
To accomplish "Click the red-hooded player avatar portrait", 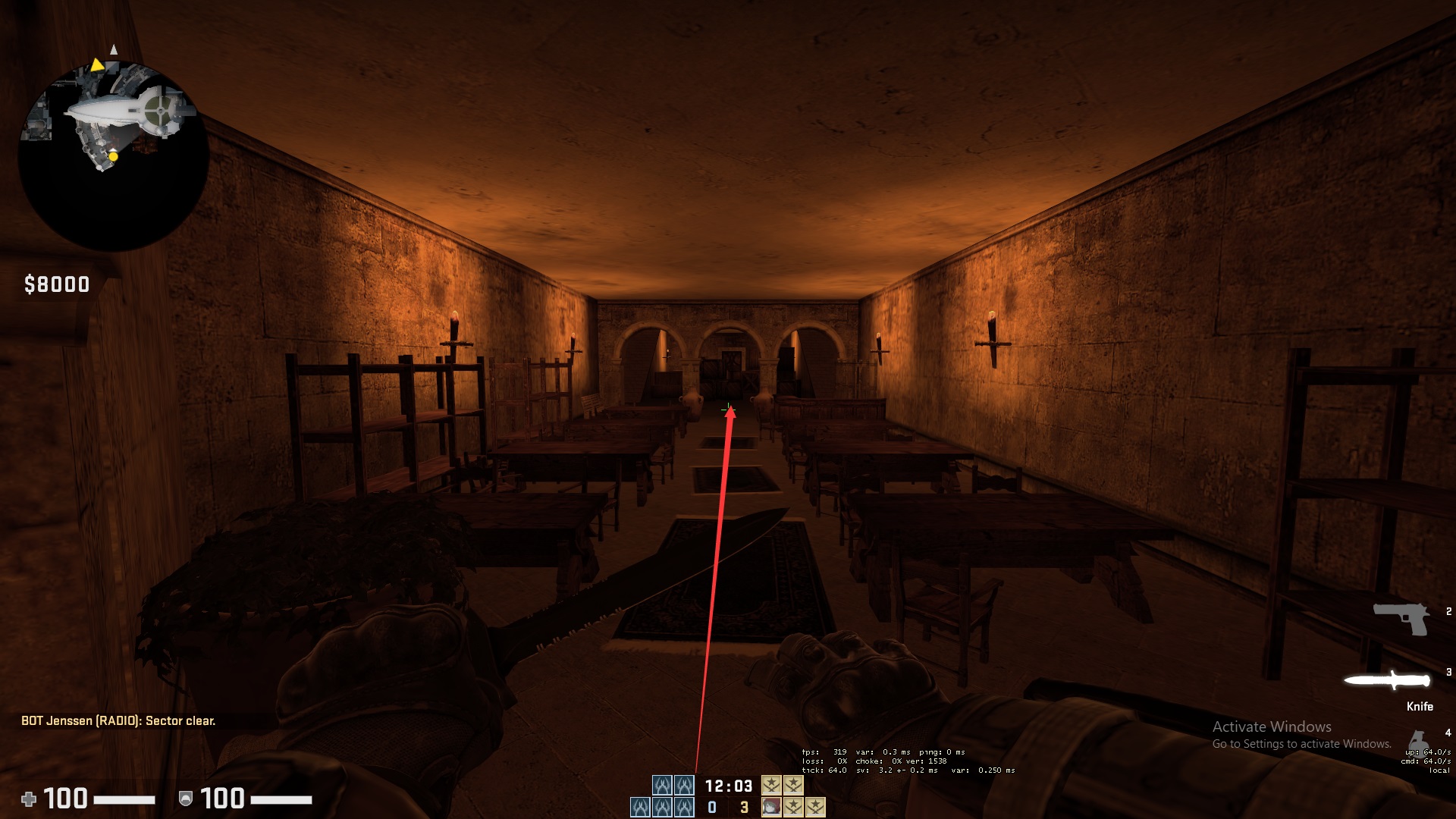I will (x=771, y=807).
